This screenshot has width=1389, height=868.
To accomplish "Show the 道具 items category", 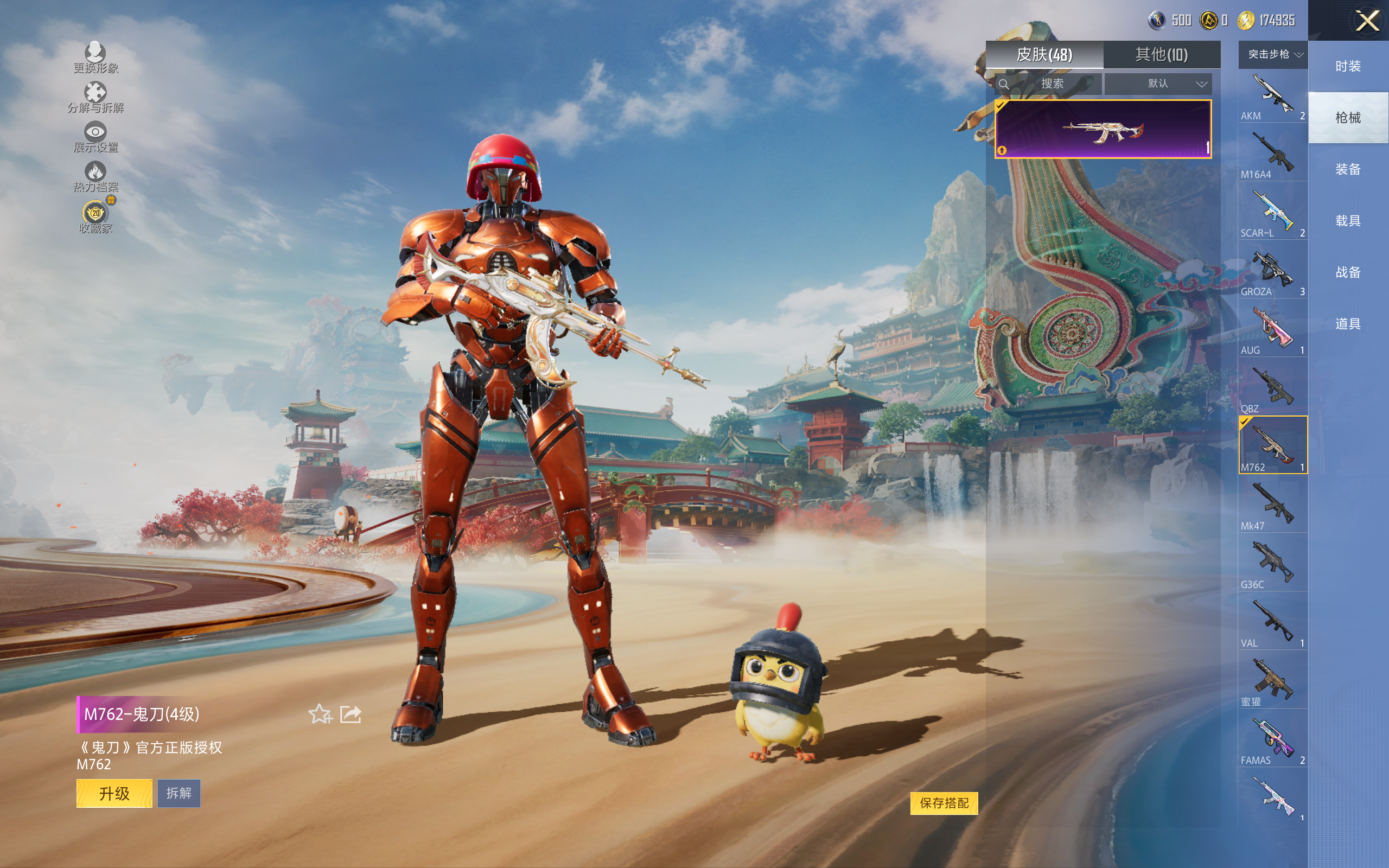I will click(x=1348, y=324).
